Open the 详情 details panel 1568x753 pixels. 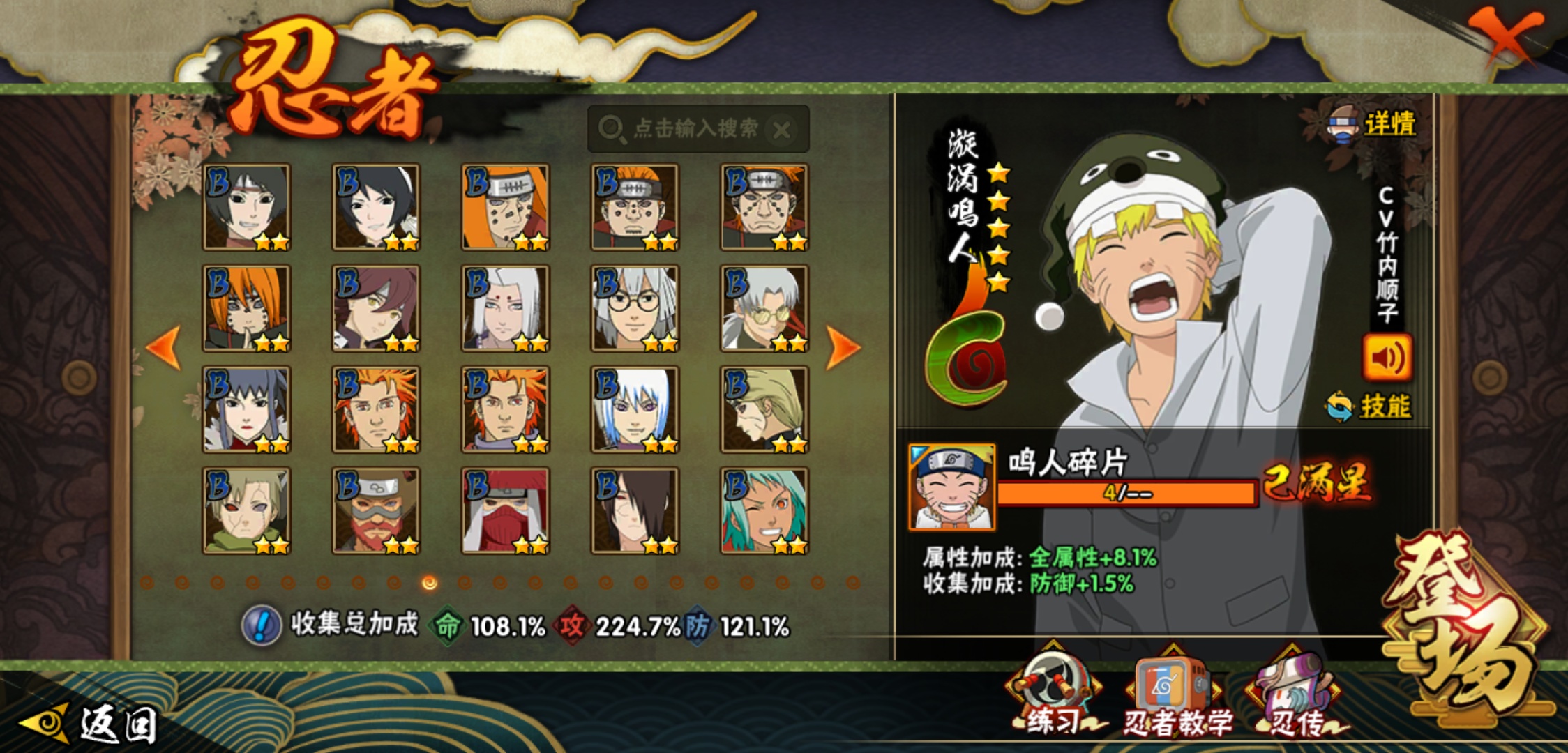pos(1373,124)
